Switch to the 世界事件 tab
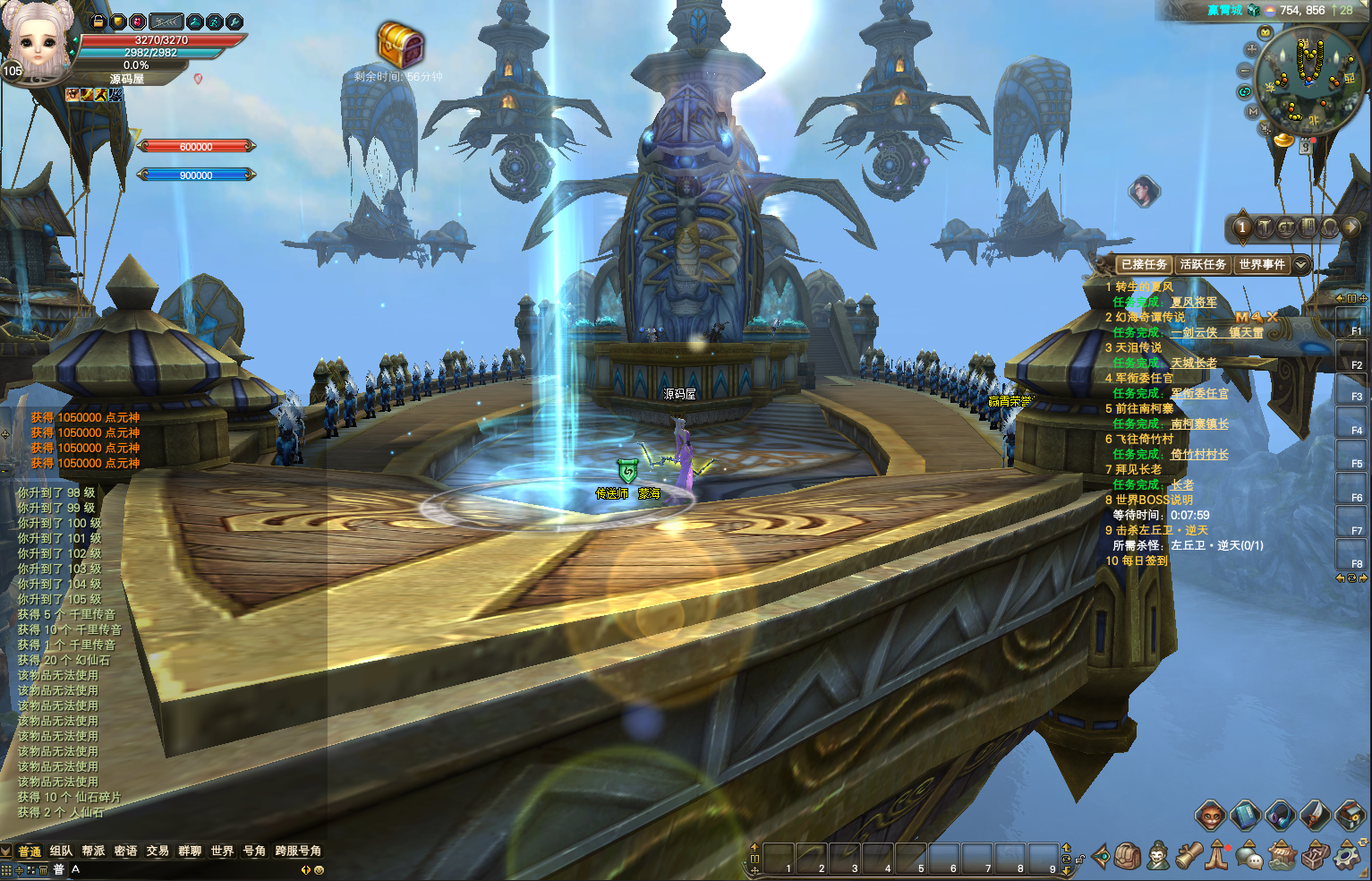This screenshot has height=881, width=1372. point(1262,264)
